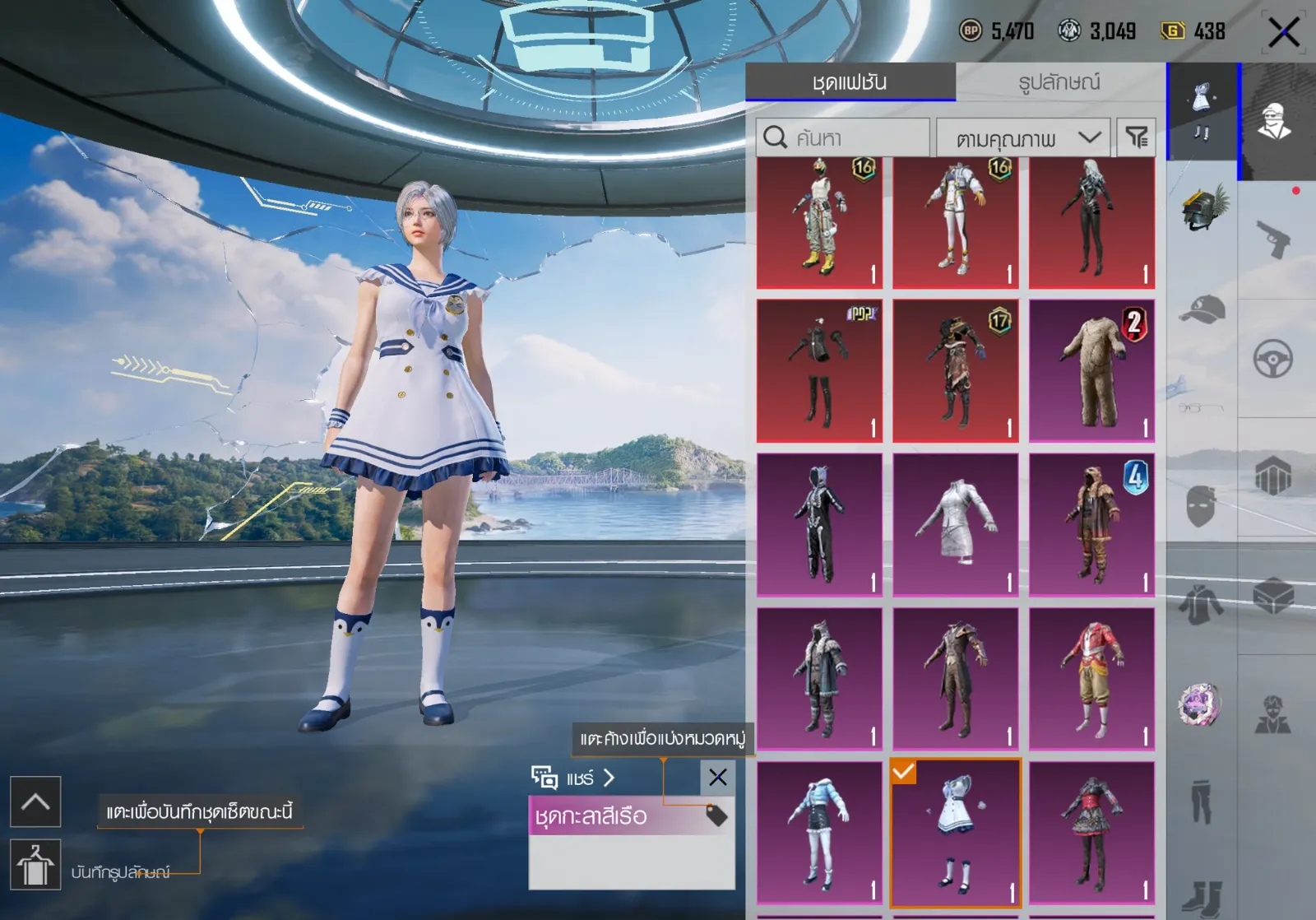
Task: Close the ชุดกะลาสีเรือ item info popup
Action: coord(717,777)
